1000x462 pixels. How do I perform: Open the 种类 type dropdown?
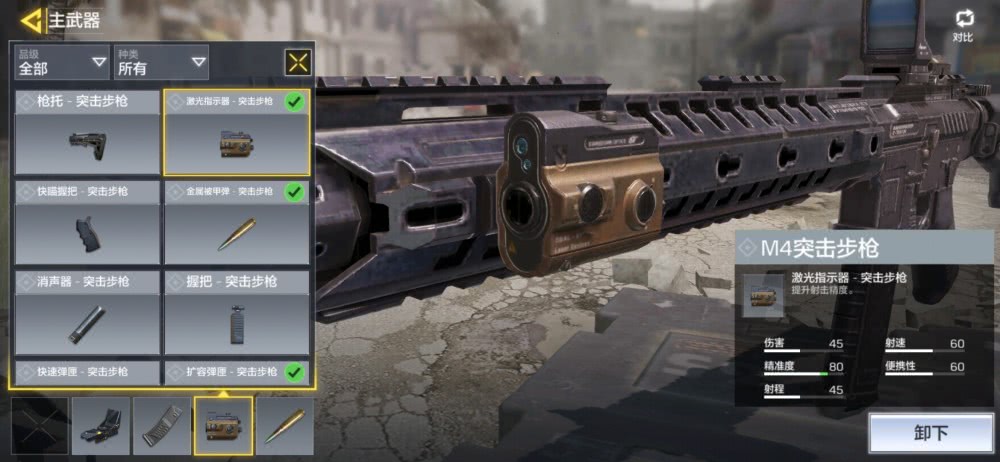(161, 62)
